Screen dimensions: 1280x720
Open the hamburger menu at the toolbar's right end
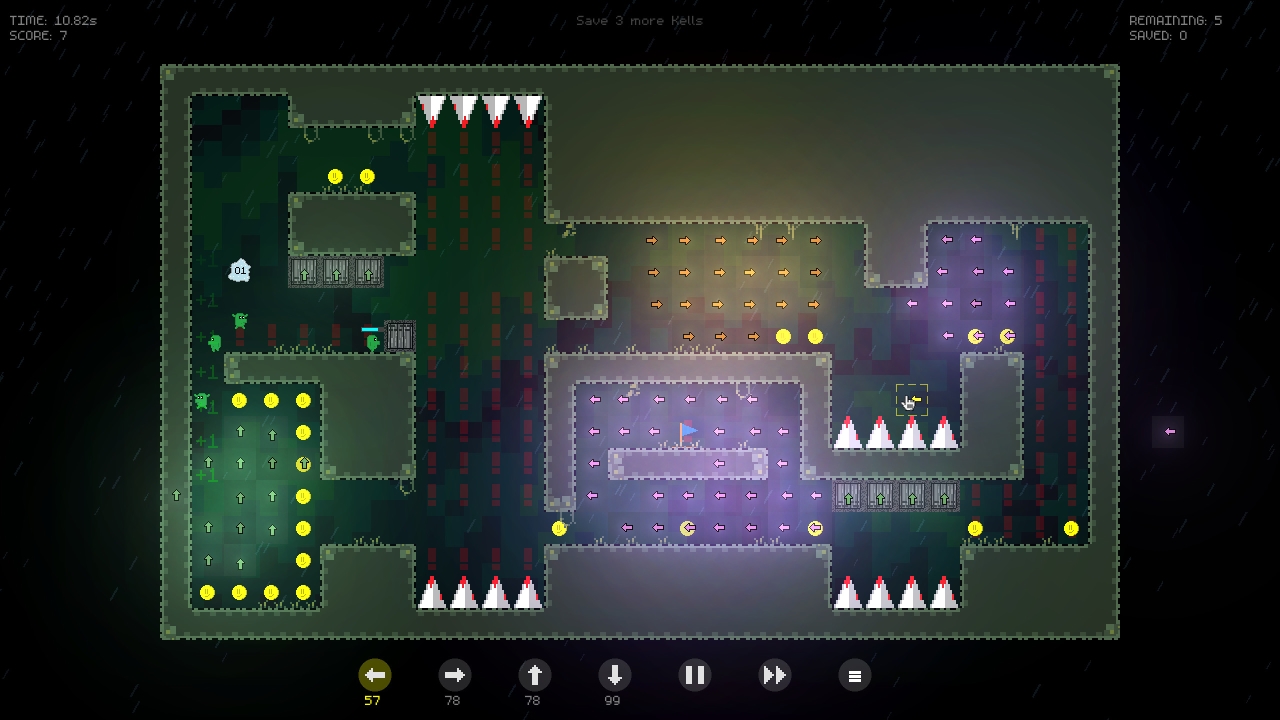[854, 675]
